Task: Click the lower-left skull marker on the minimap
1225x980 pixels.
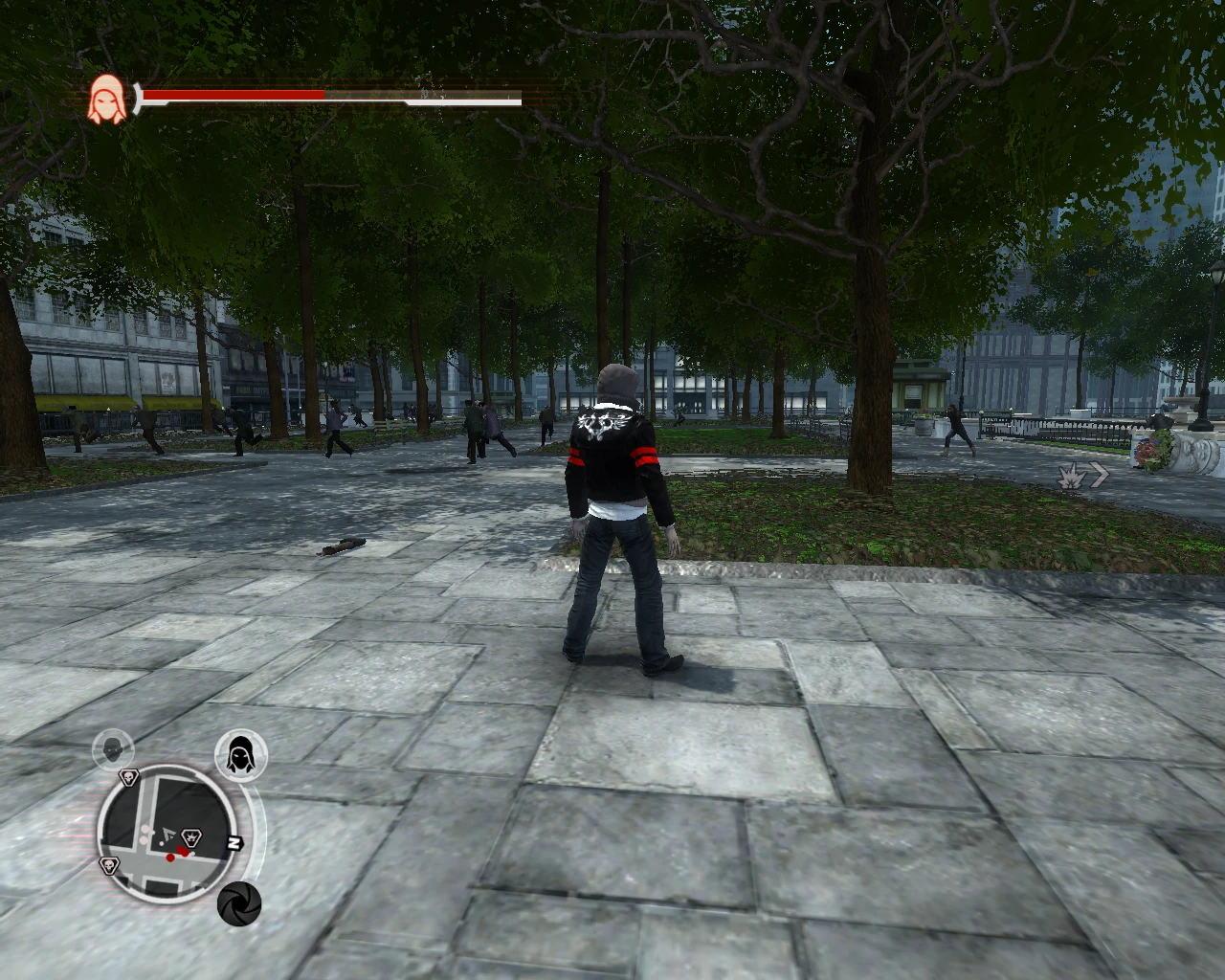Action: point(110,864)
